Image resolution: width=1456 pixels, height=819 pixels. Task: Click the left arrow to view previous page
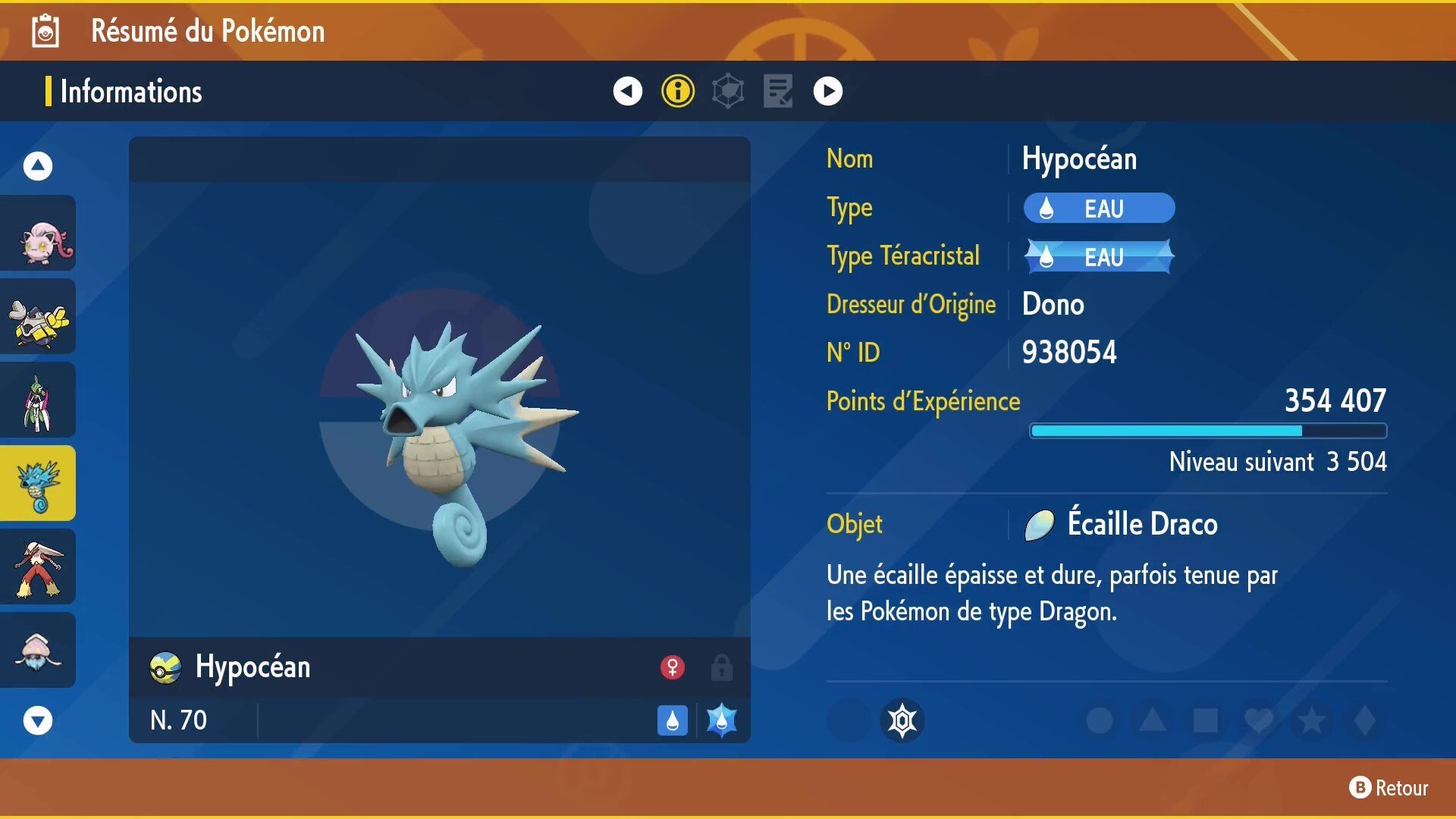626,90
